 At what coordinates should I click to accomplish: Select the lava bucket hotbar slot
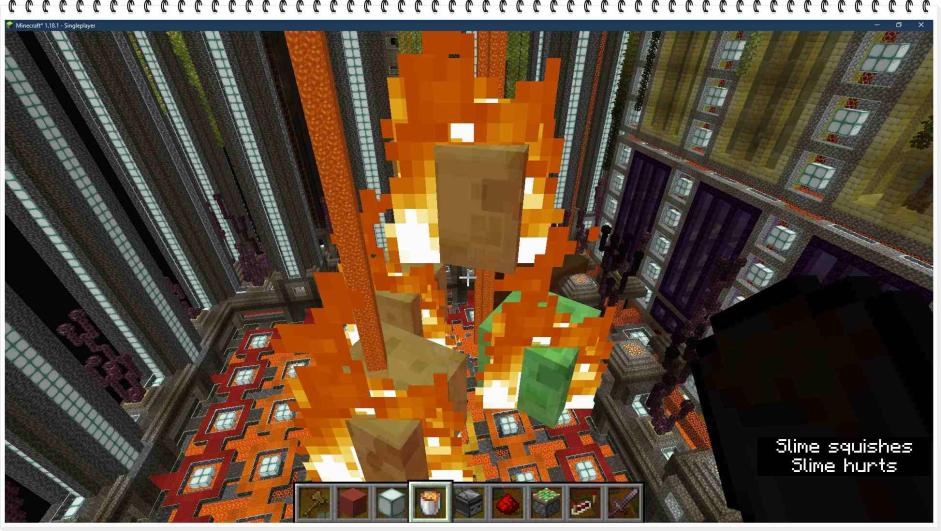pos(430,501)
